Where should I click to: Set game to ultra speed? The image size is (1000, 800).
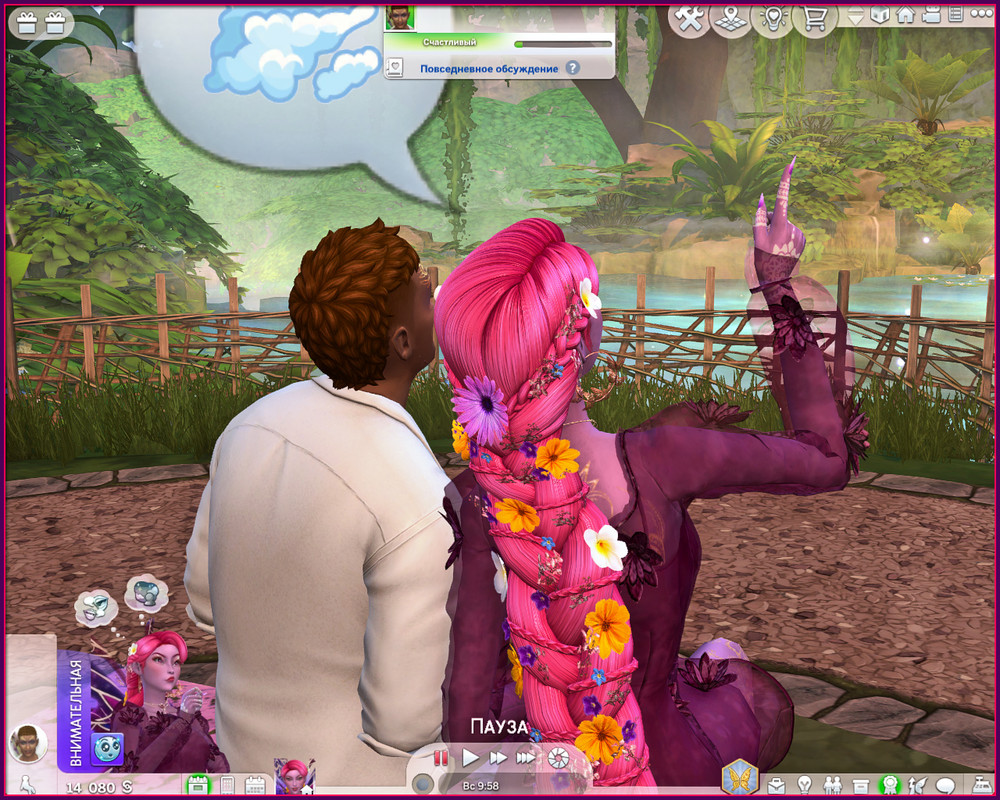coord(525,758)
